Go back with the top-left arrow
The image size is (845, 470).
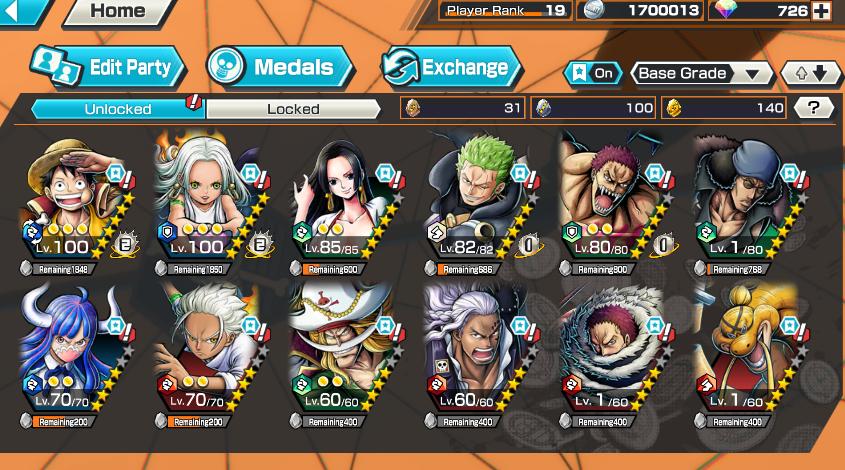(22, 11)
